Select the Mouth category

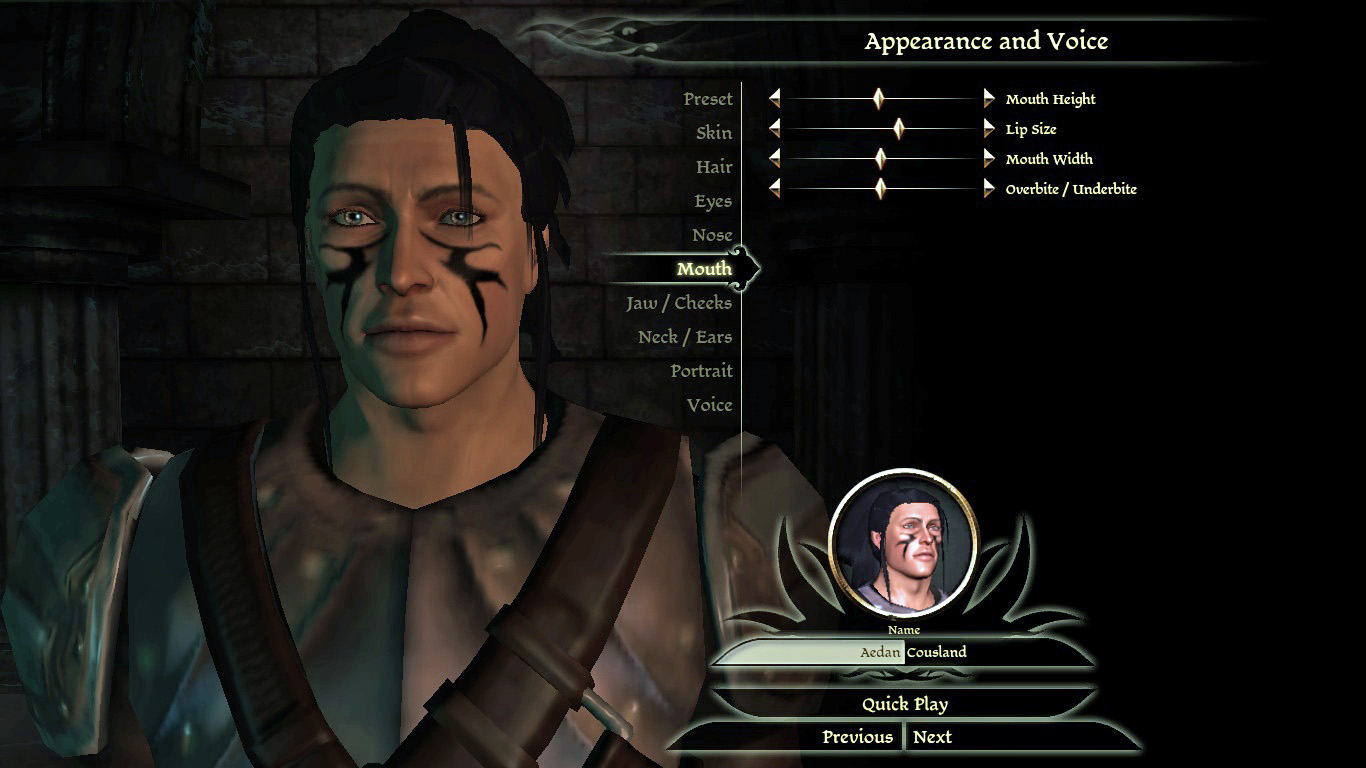pos(704,269)
